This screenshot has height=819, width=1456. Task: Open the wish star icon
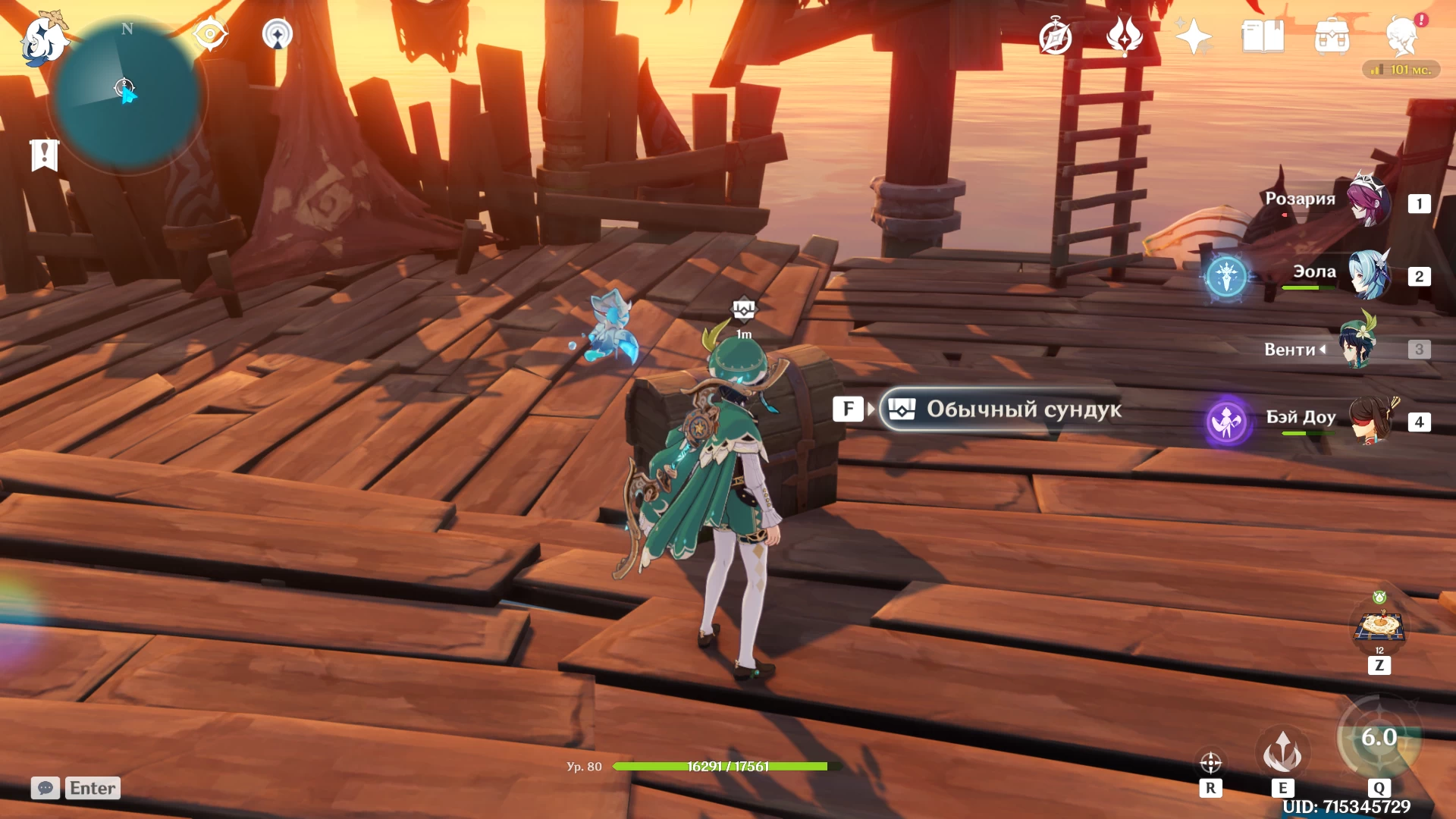click(1193, 36)
